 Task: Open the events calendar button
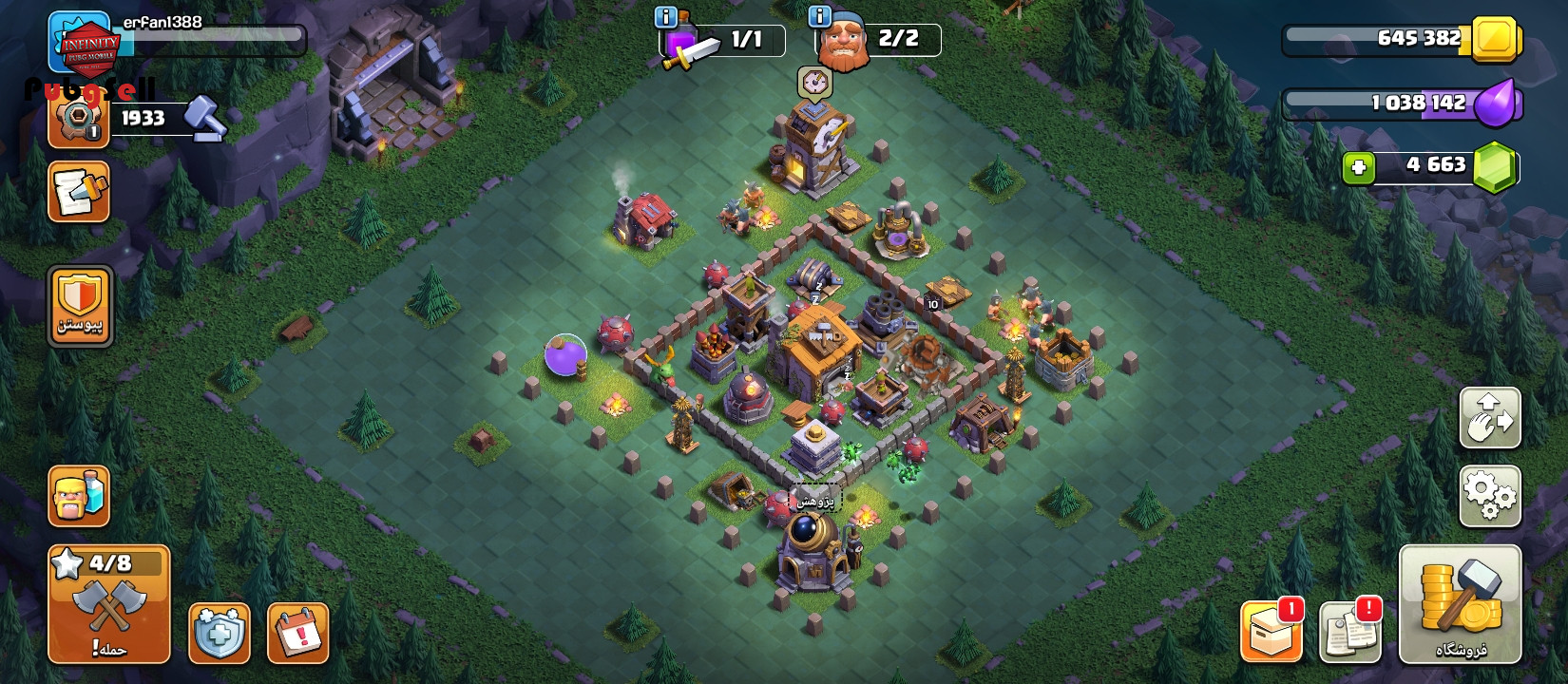(x=298, y=633)
